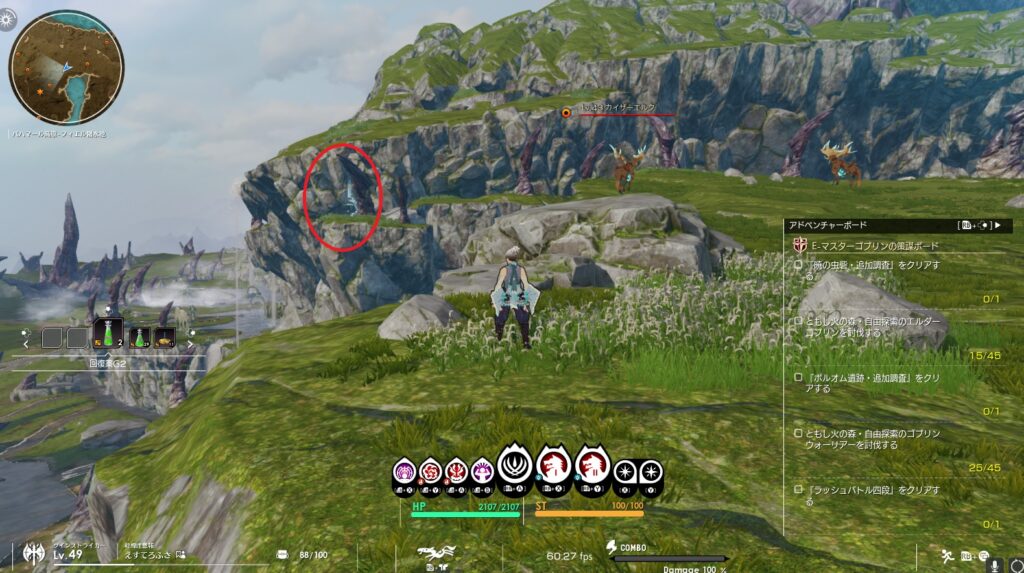Choose the golden dish item slot

tap(164, 338)
